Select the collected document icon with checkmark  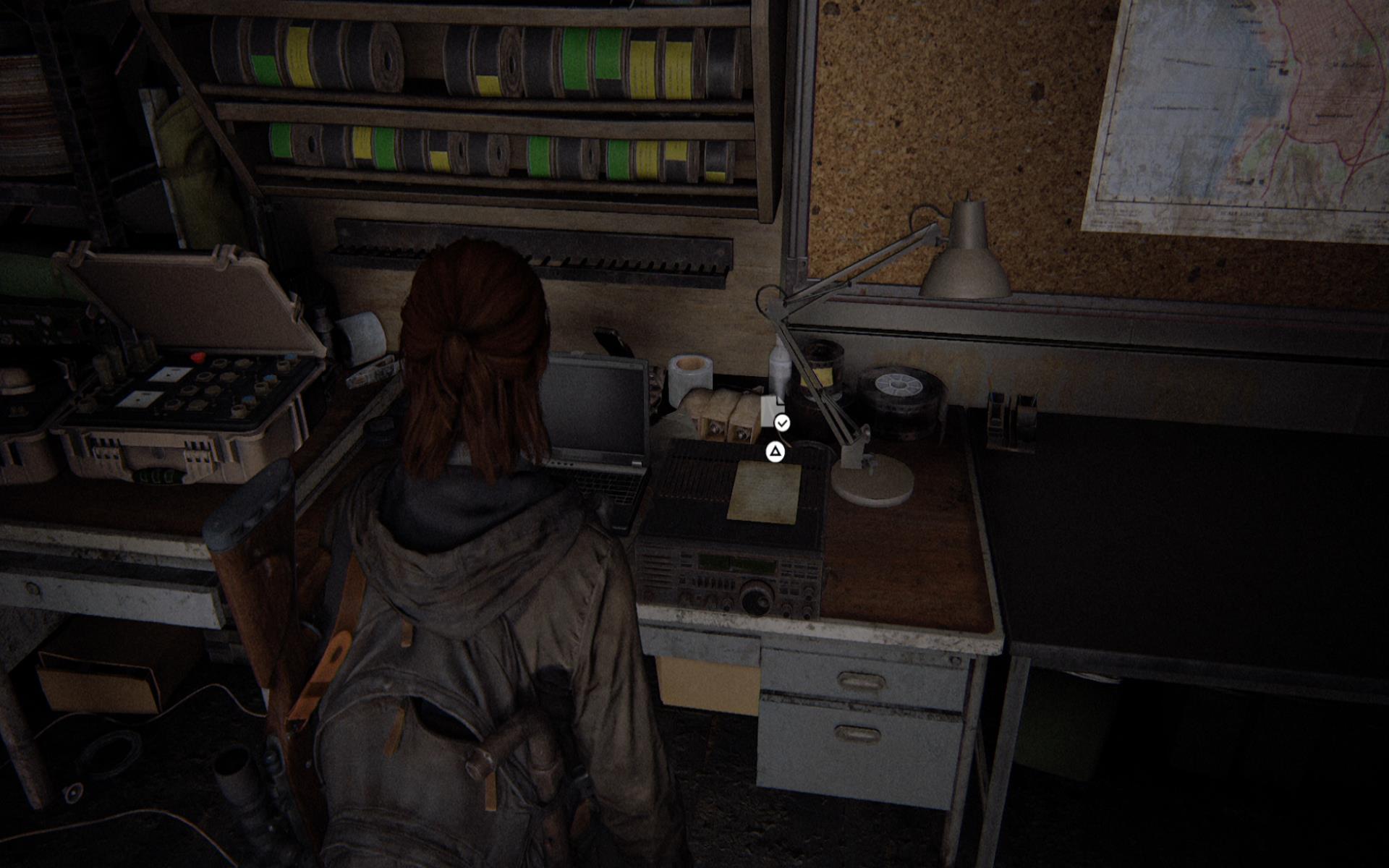click(x=773, y=412)
